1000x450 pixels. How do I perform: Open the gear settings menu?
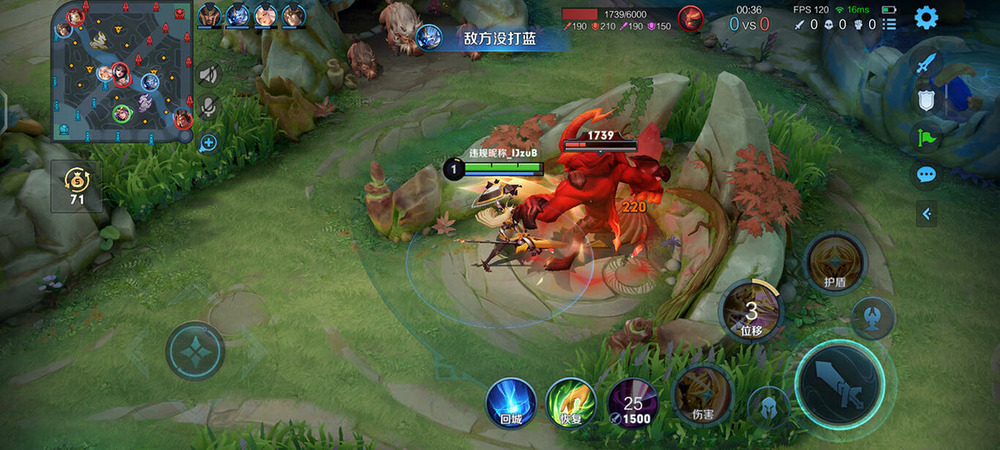coord(927,17)
